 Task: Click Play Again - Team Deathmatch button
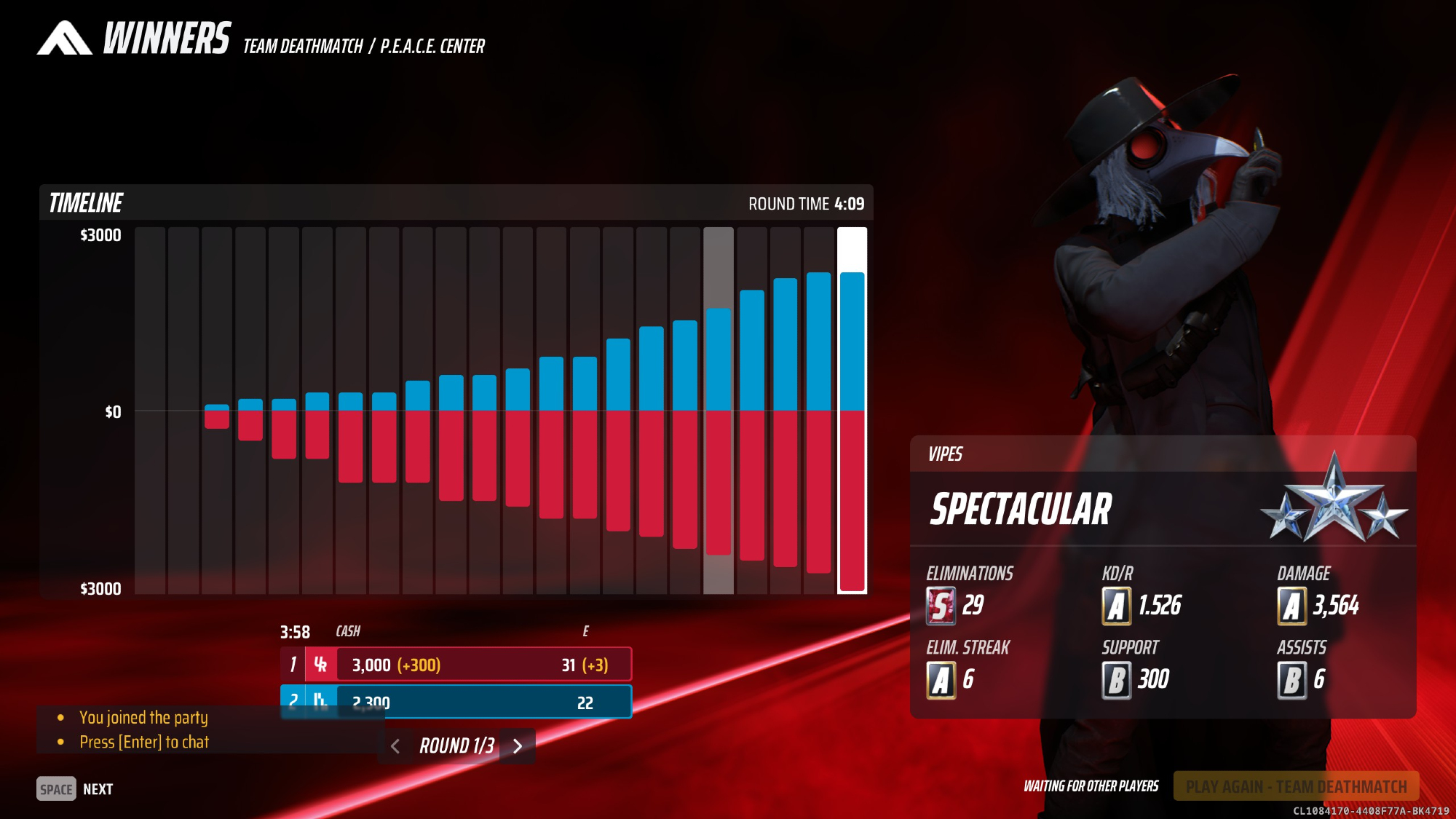(x=1296, y=786)
